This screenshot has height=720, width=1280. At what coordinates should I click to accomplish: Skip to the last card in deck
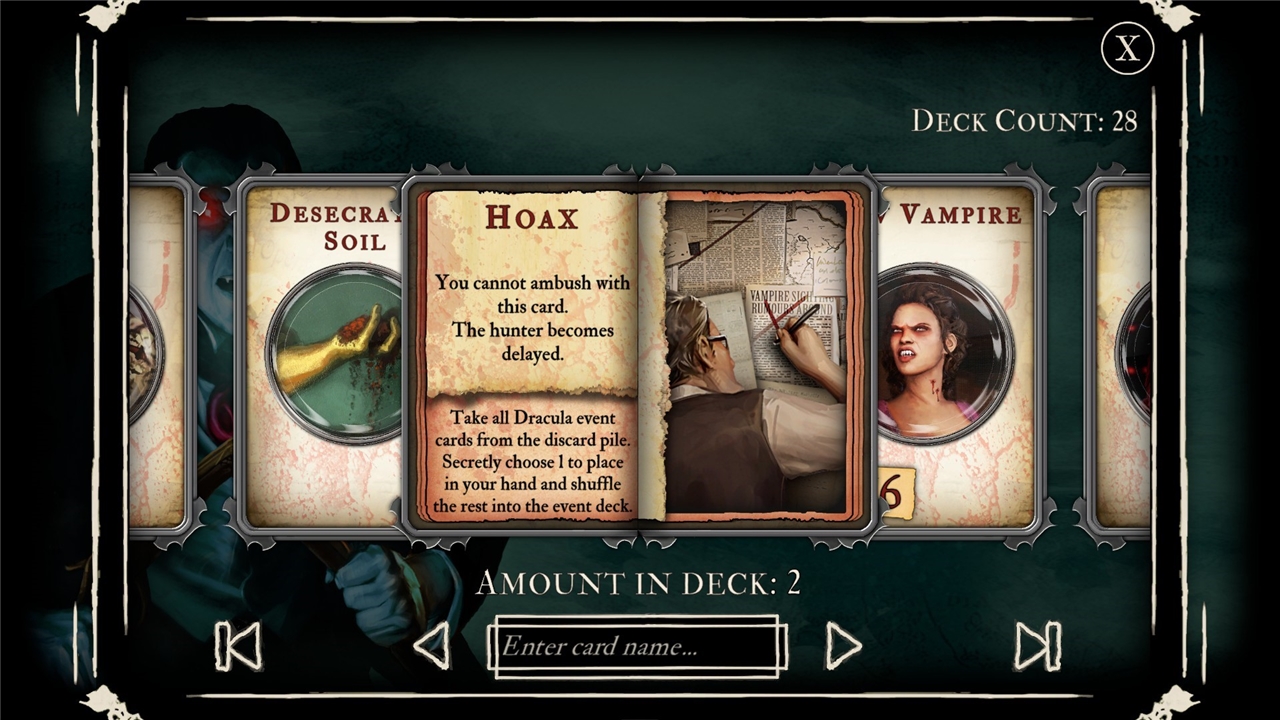click(x=1038, y=646)
